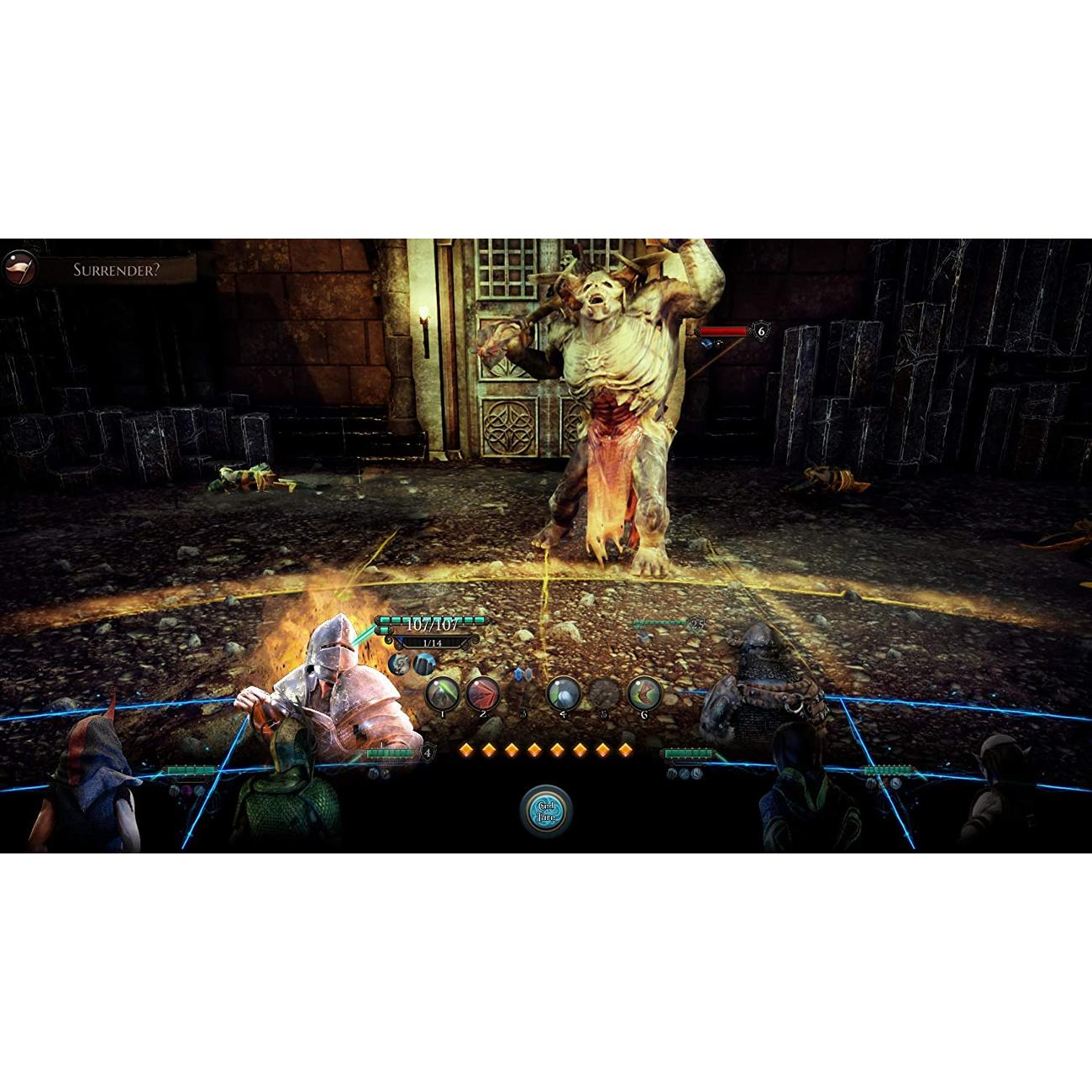Click the greyed-out empty ability slot 5

click(604, 694)
